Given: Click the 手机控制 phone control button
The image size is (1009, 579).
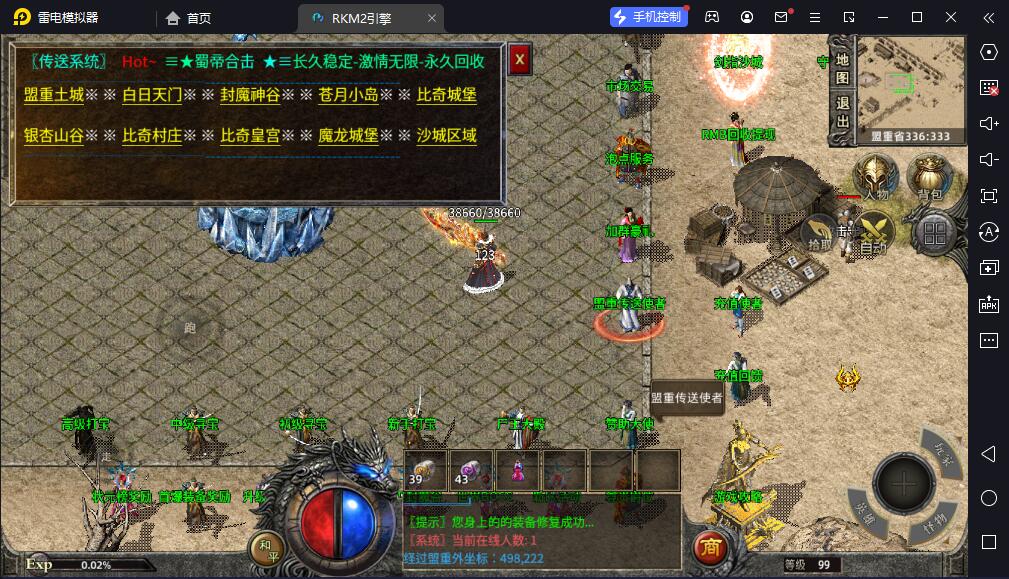Looking at the screenshot, I should click(648, 17).
